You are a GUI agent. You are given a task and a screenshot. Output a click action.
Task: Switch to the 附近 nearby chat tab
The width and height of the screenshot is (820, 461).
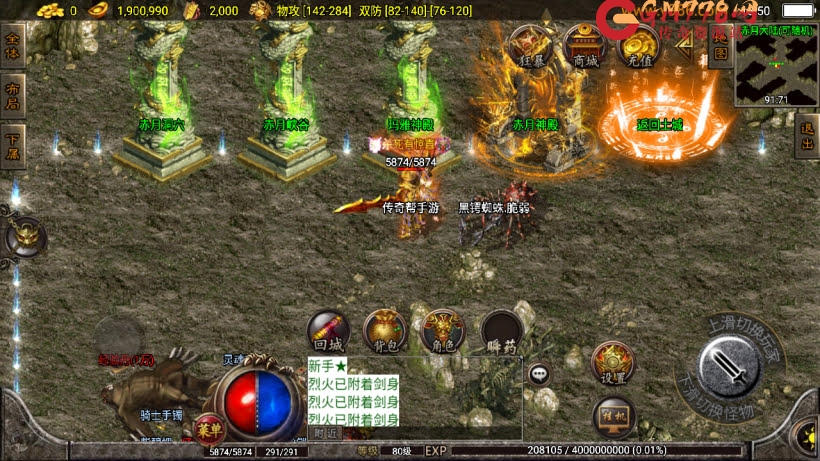326,433
